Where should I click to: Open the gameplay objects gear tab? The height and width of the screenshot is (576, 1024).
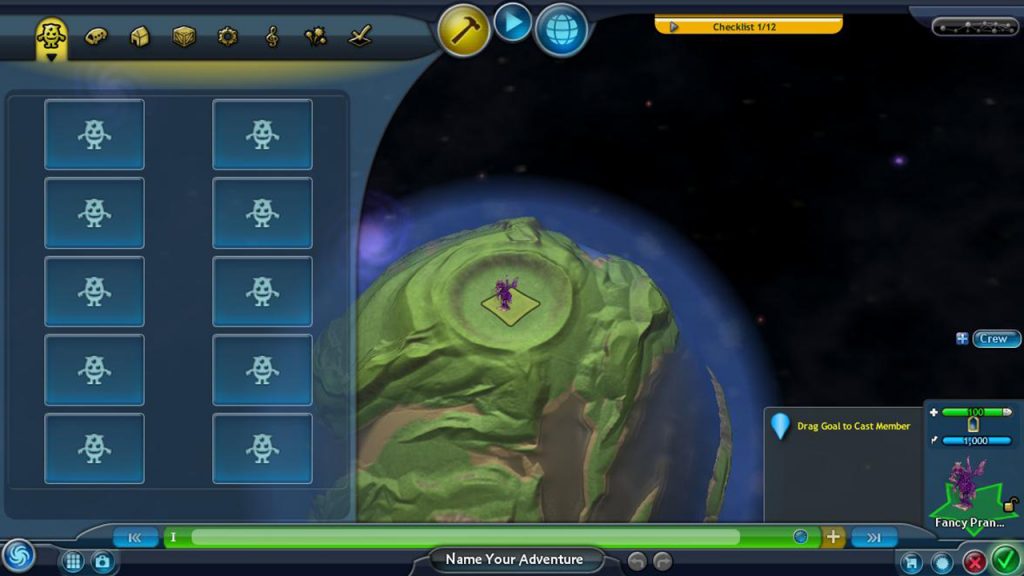(228, 37)
